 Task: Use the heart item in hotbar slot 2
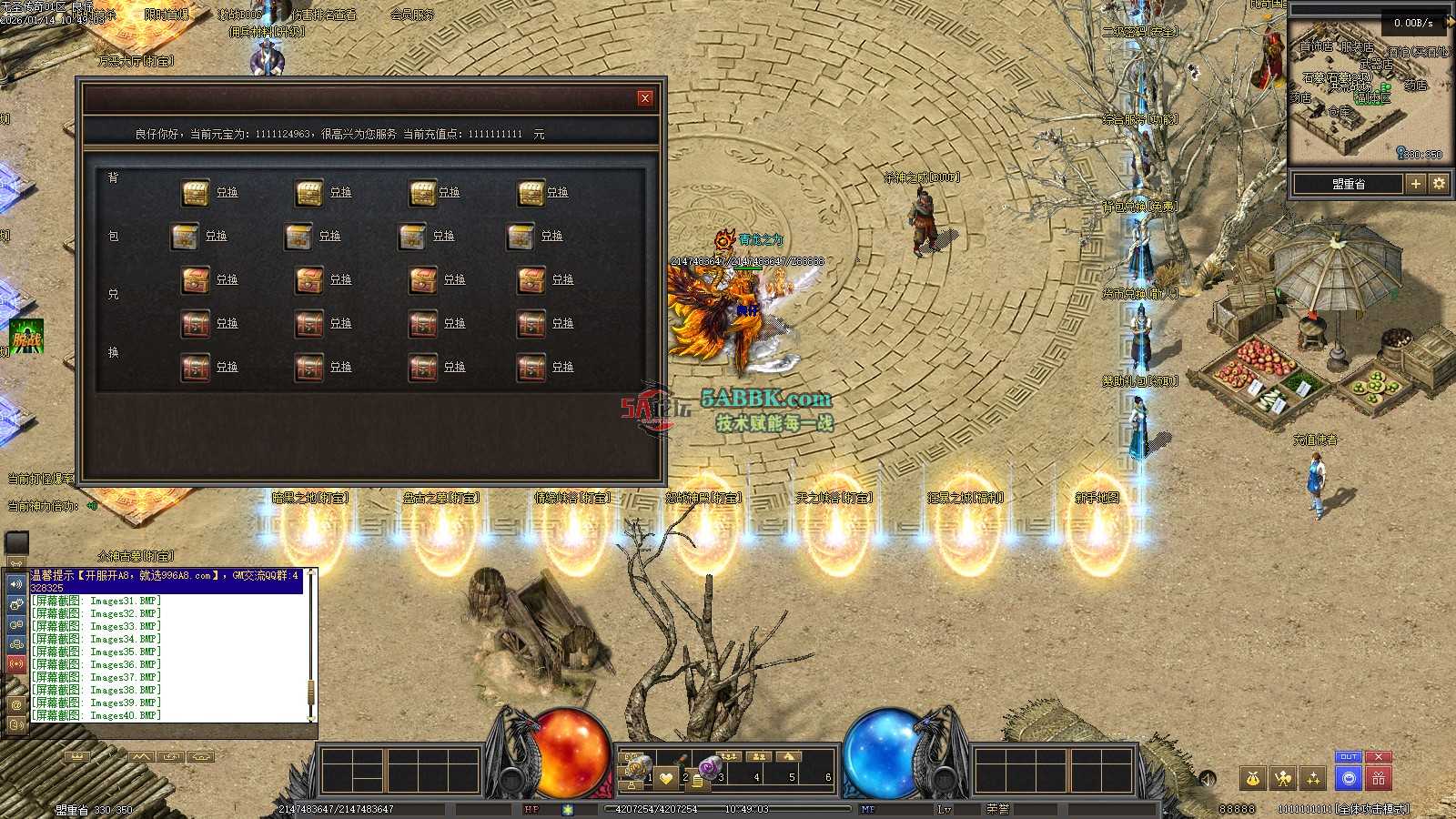(667, 777)
